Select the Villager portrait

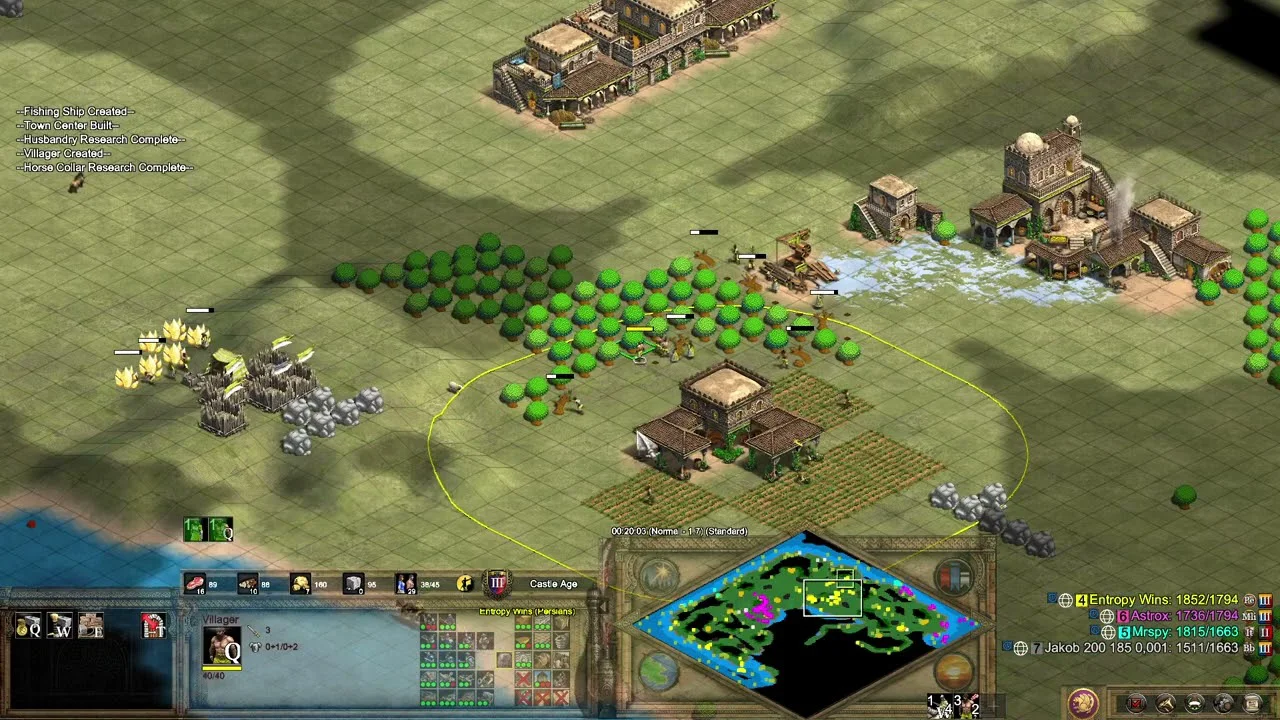point(222,646)
